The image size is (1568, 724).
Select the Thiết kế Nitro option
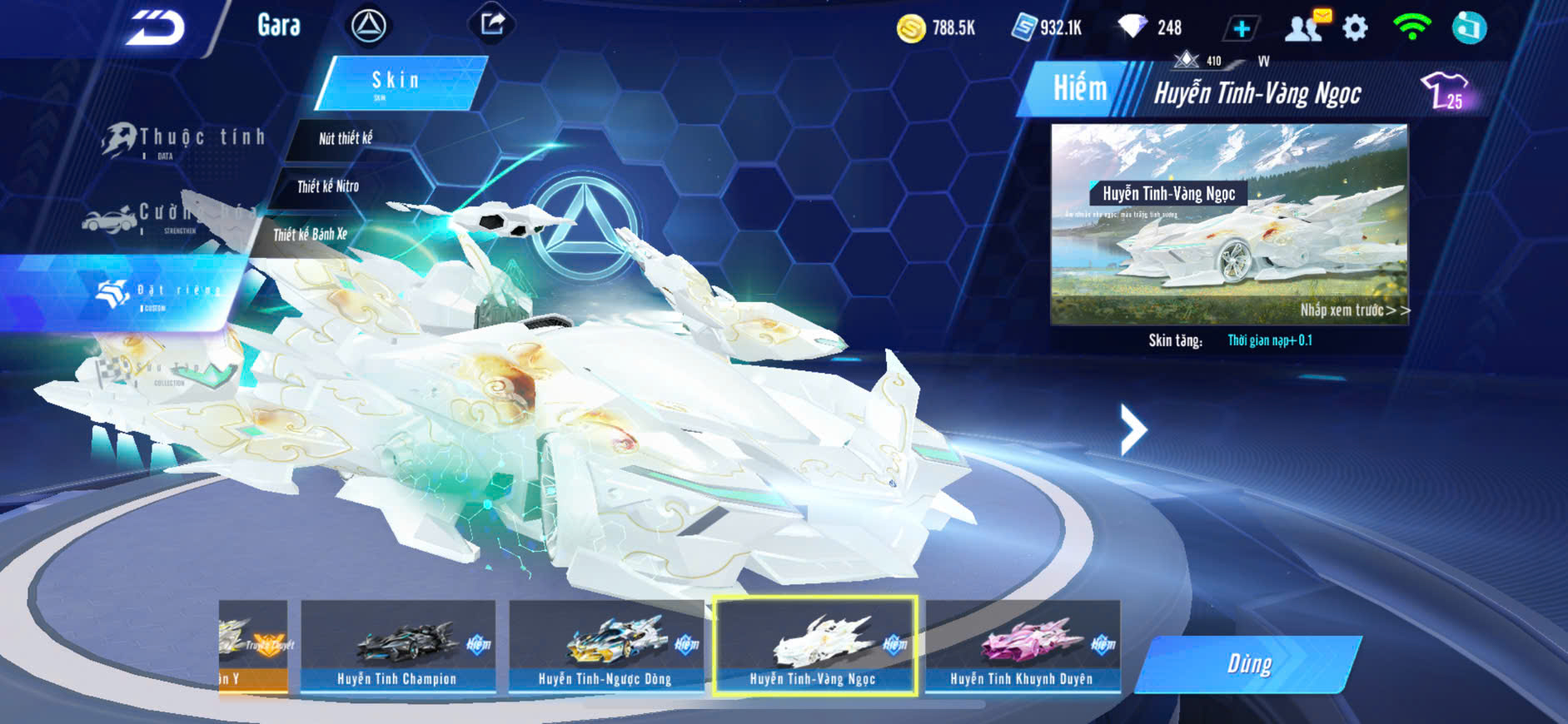[329, 186]
